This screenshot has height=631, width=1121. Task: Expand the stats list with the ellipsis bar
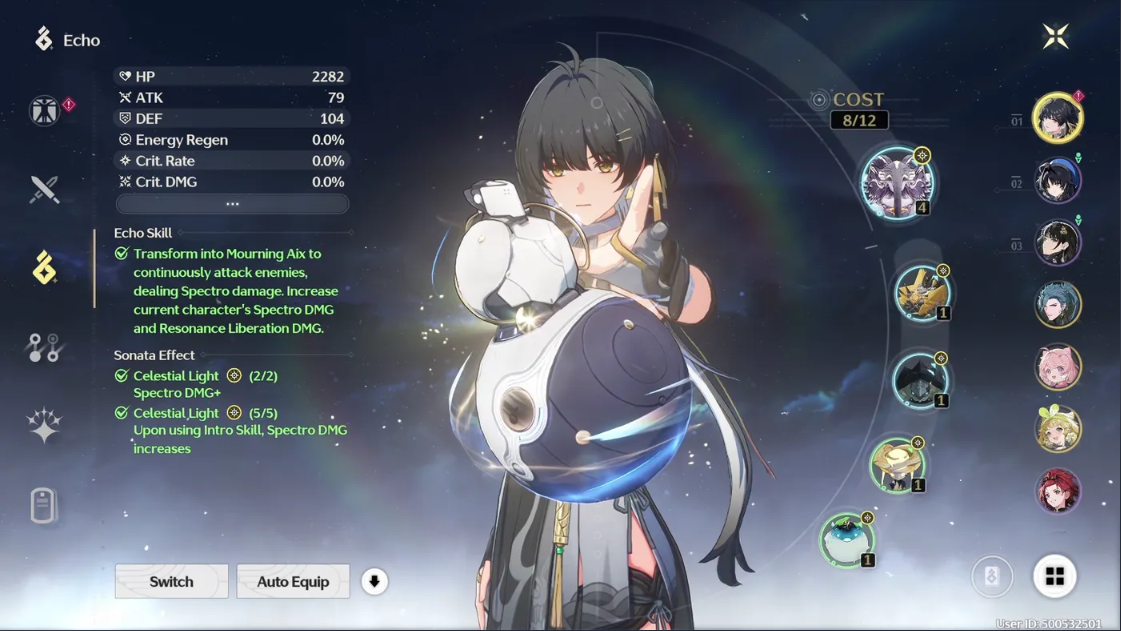click(x=232, y=204)
